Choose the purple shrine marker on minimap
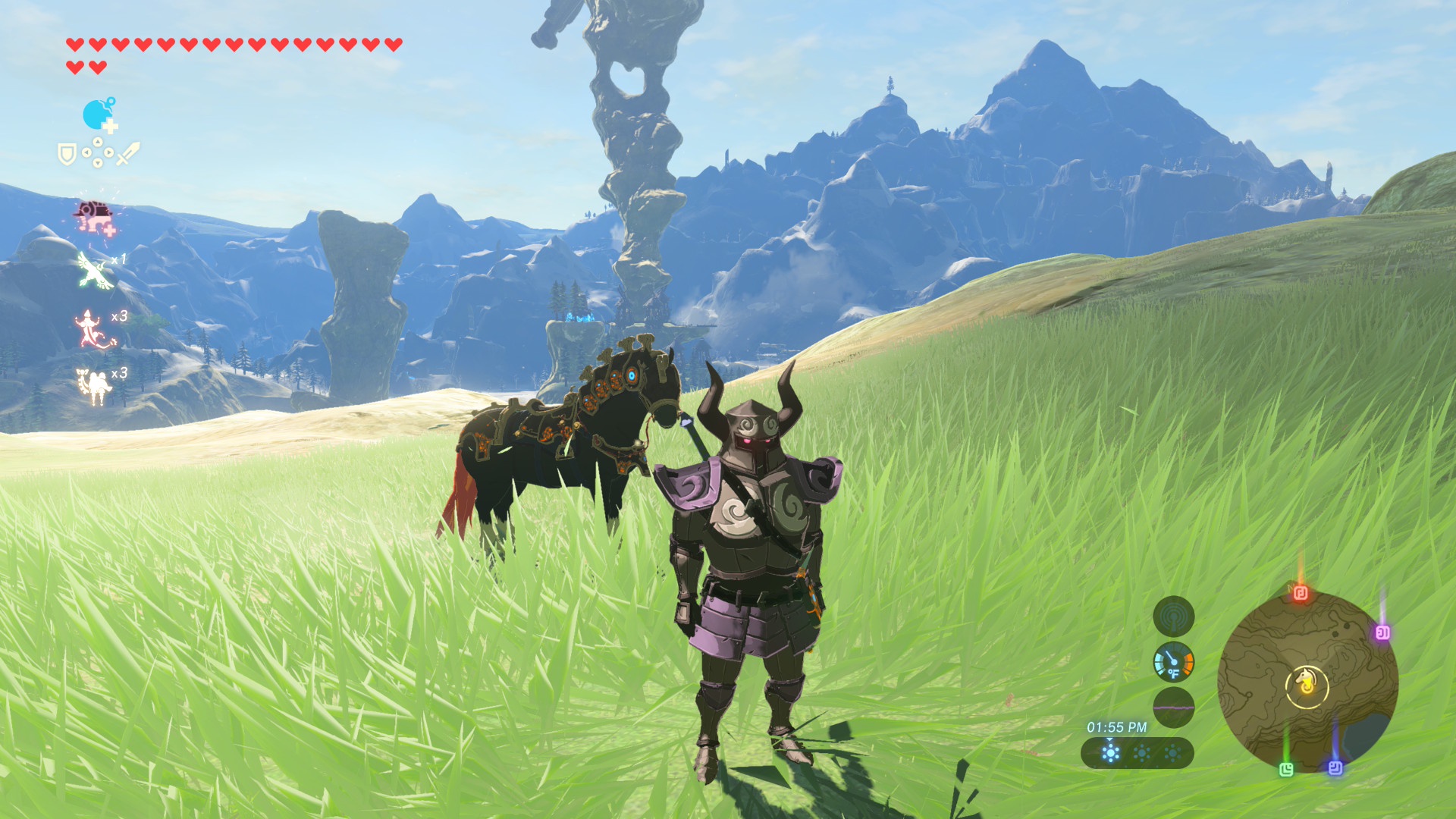This screenshot has width=1456, height=819. click(1382, 632)
